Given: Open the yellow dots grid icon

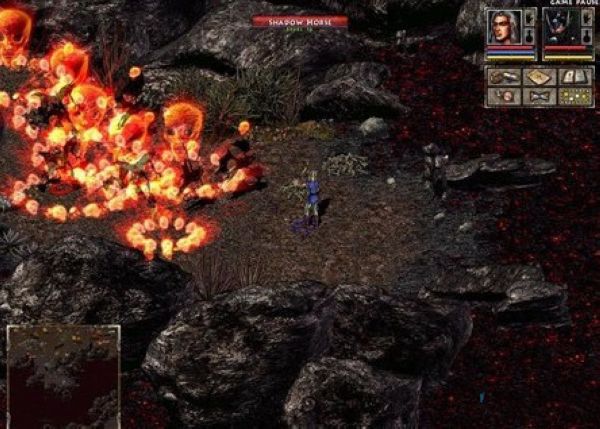Looking at the screenshot, I should tap(576, 97).
